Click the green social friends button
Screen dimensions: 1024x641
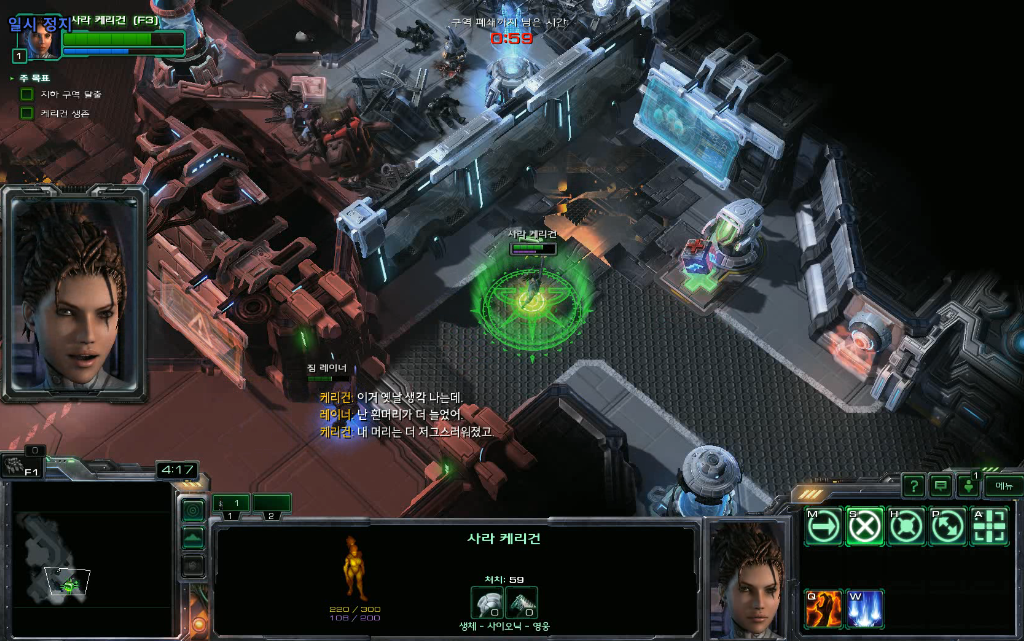pos(969,486)
